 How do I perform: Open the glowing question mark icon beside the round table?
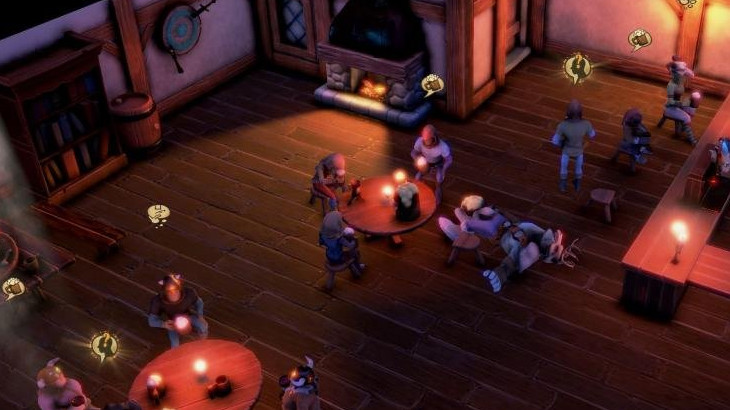104,346
